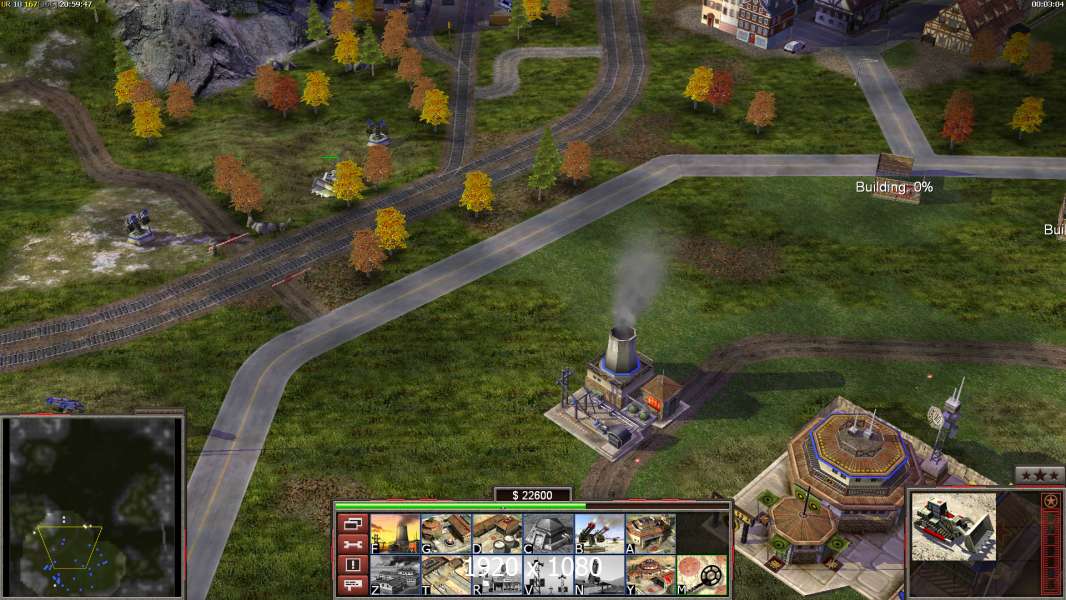This screenshot has width=1066, height=600.
Task: Activate the mine icon labeled M
Action: click(x=701, y=574)
